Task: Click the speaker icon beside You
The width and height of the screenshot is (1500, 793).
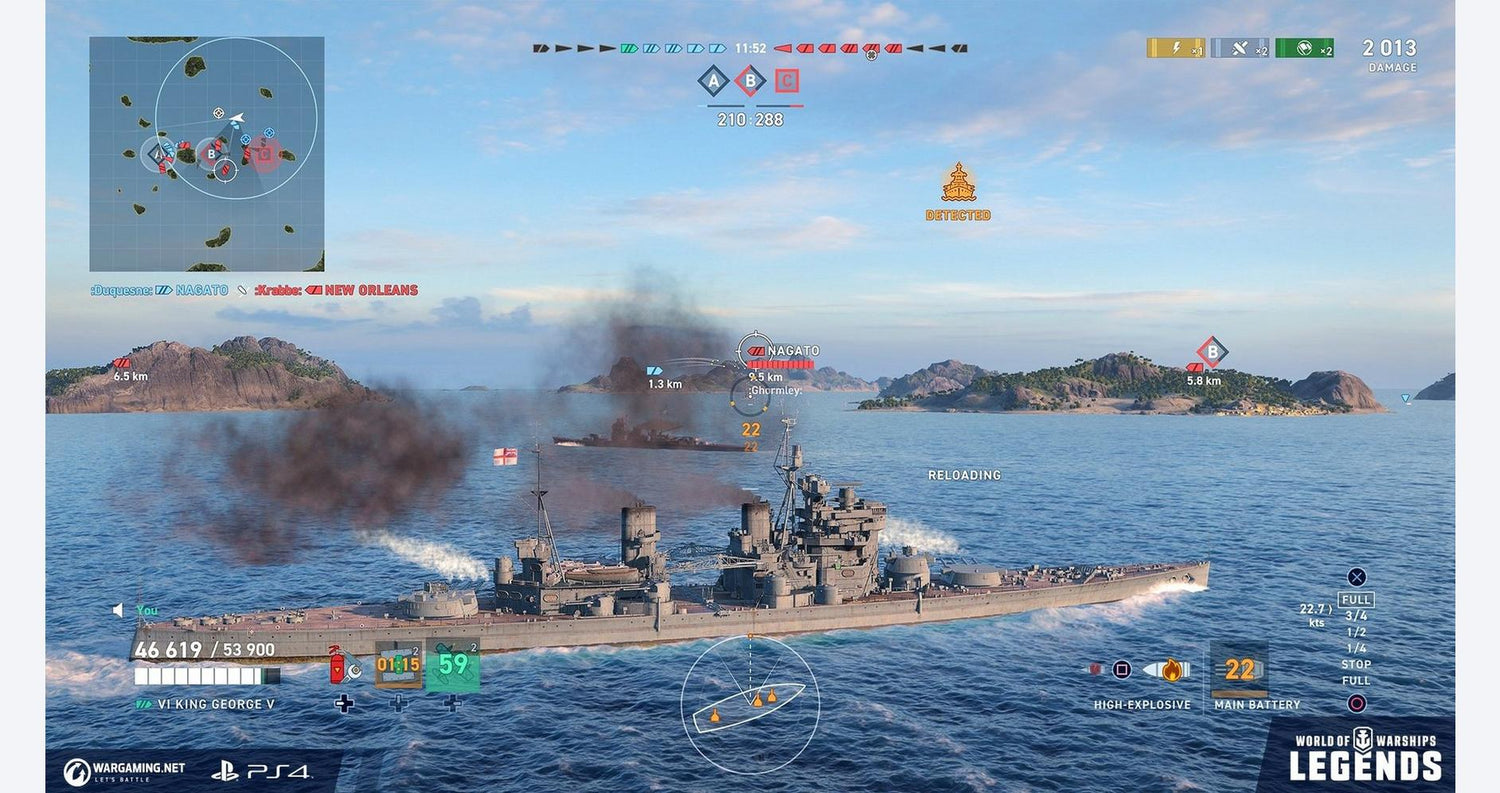Action: point(118,609)
